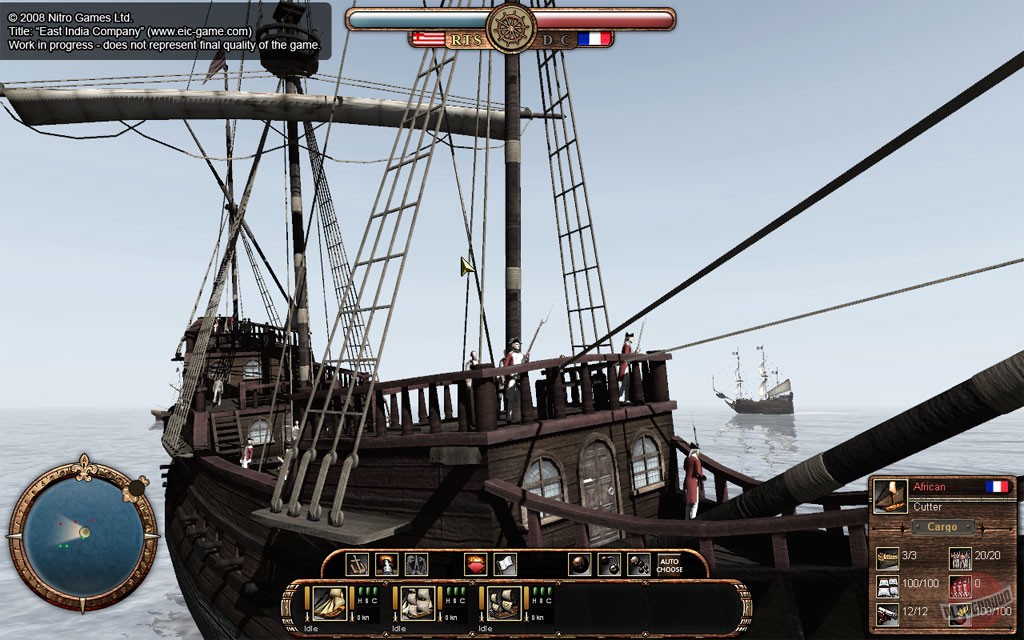The image size is (1024, 640).
Task: Select the second ship portrait in fleet bar
Action: click(418, 603)
